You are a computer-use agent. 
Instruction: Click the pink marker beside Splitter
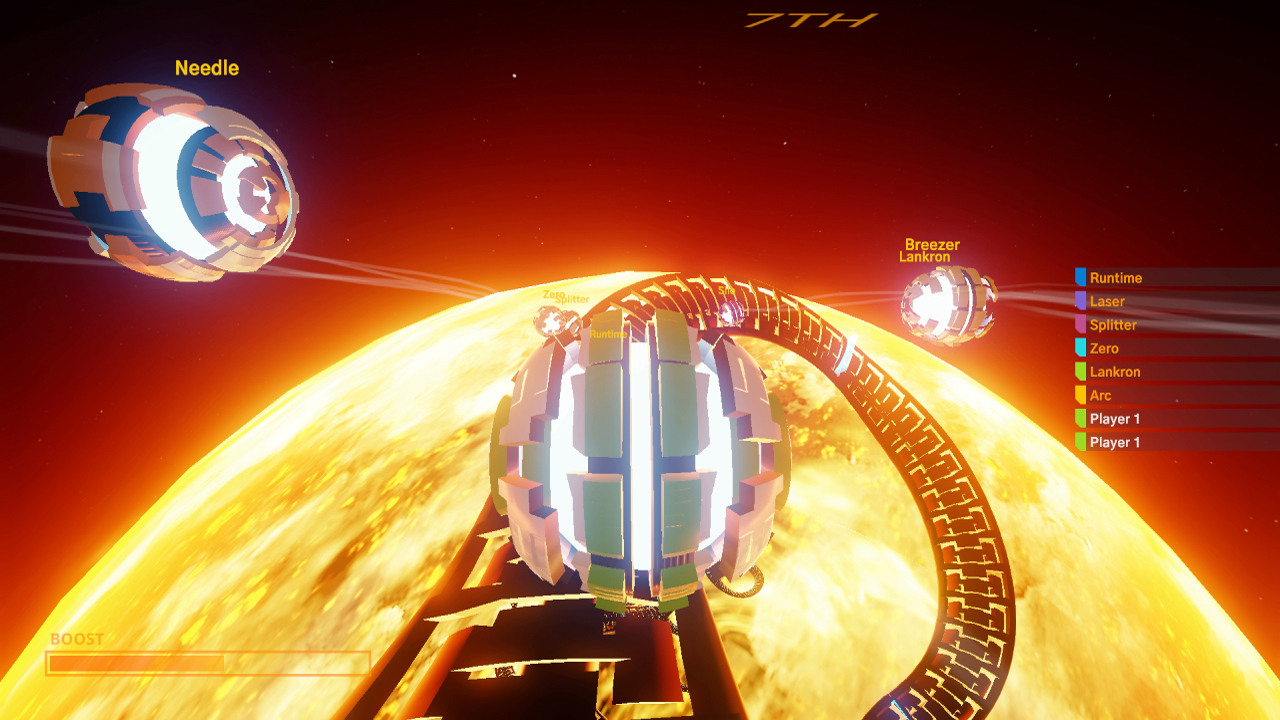pos(1081,325)
